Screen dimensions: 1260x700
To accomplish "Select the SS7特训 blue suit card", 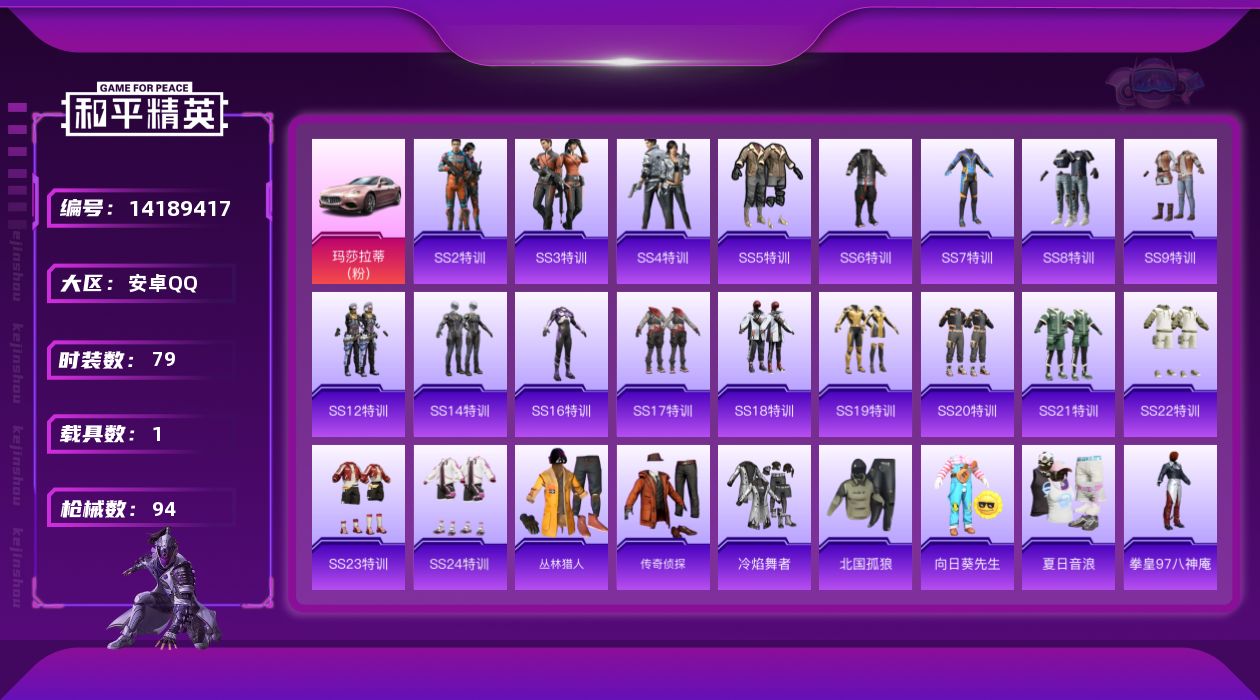I will click(x=967, y=211).
